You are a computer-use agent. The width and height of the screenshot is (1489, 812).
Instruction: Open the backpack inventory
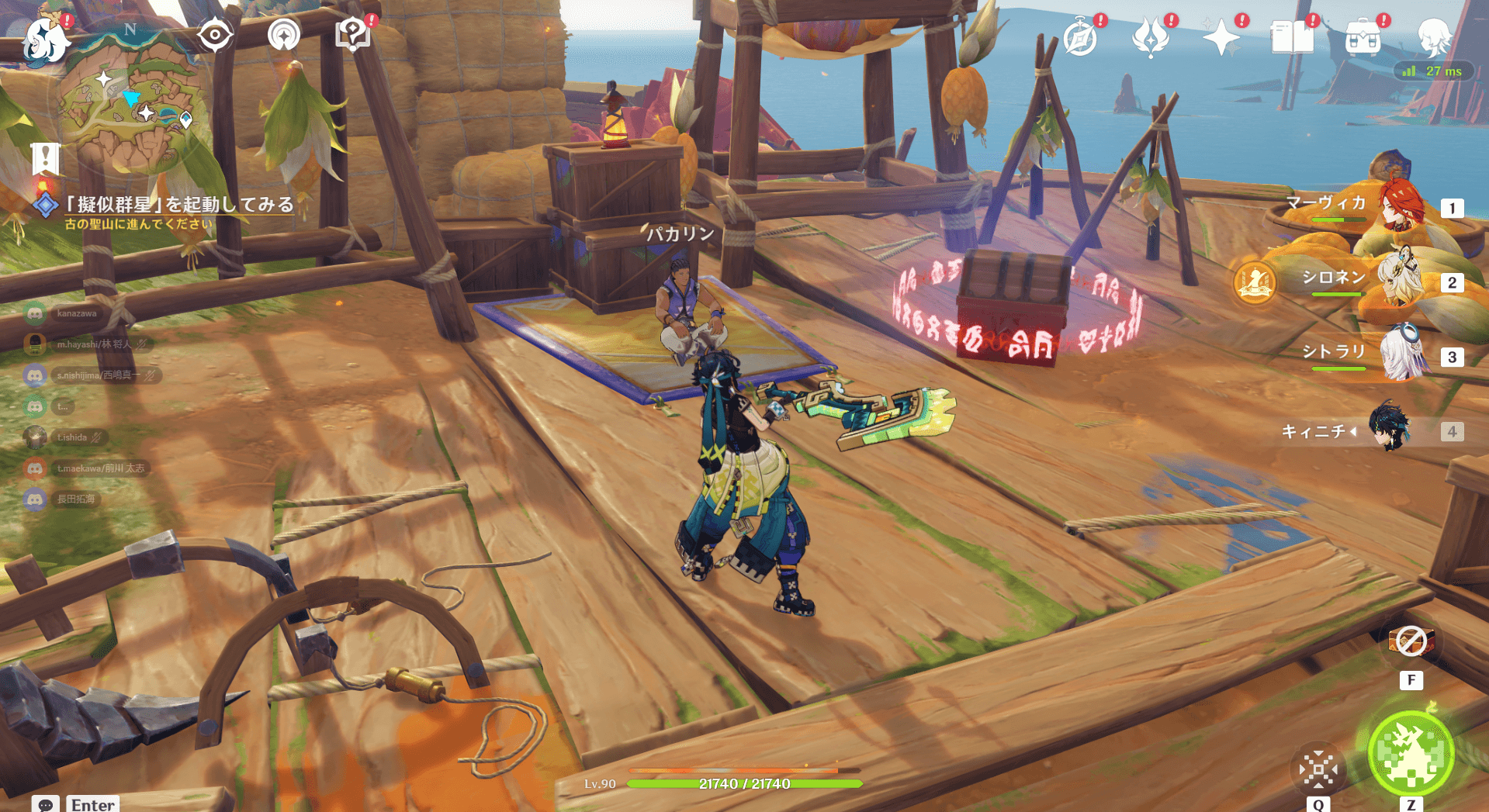(x=1363, y=37)
